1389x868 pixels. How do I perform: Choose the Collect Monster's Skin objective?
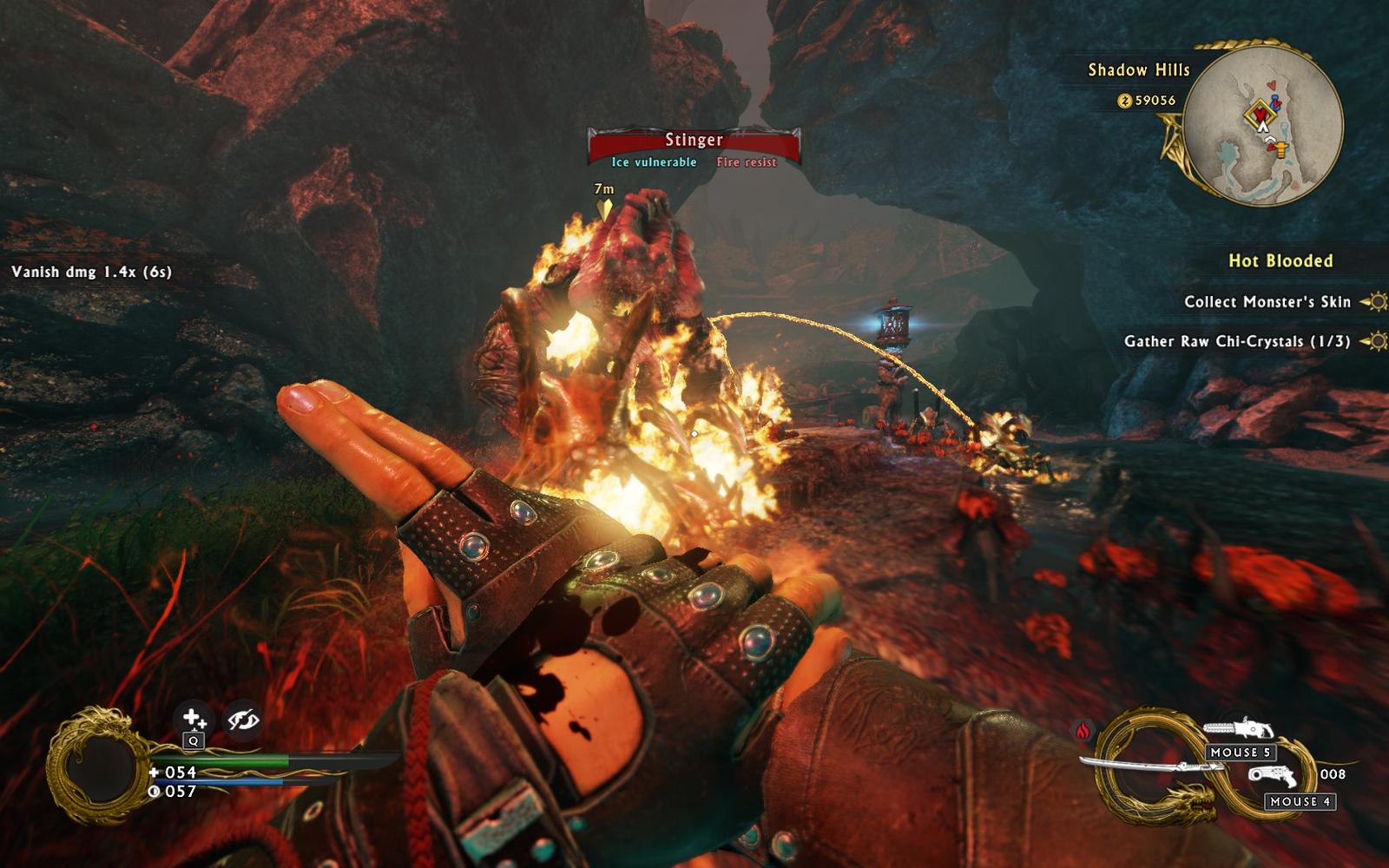[1267, 302]
